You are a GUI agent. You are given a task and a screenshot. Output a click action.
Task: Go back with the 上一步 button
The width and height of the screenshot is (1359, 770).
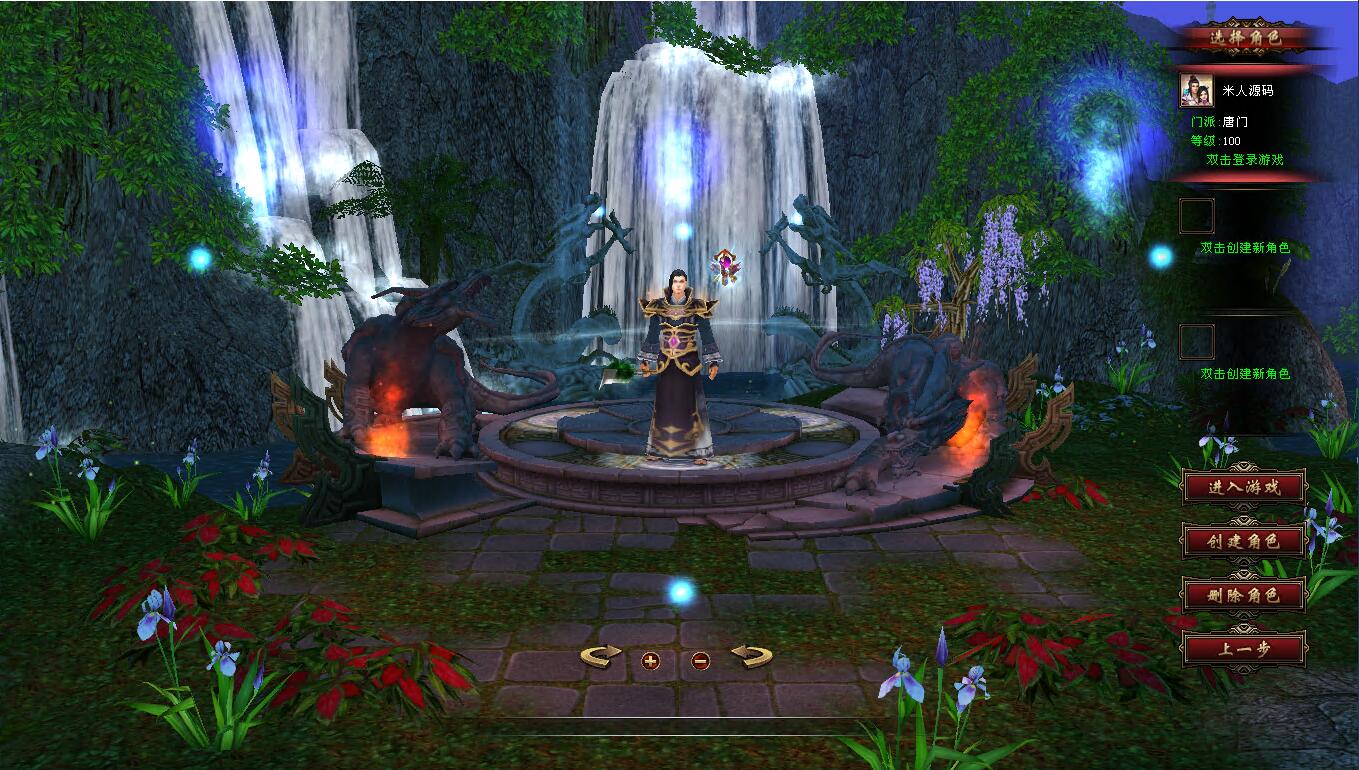1244,649
